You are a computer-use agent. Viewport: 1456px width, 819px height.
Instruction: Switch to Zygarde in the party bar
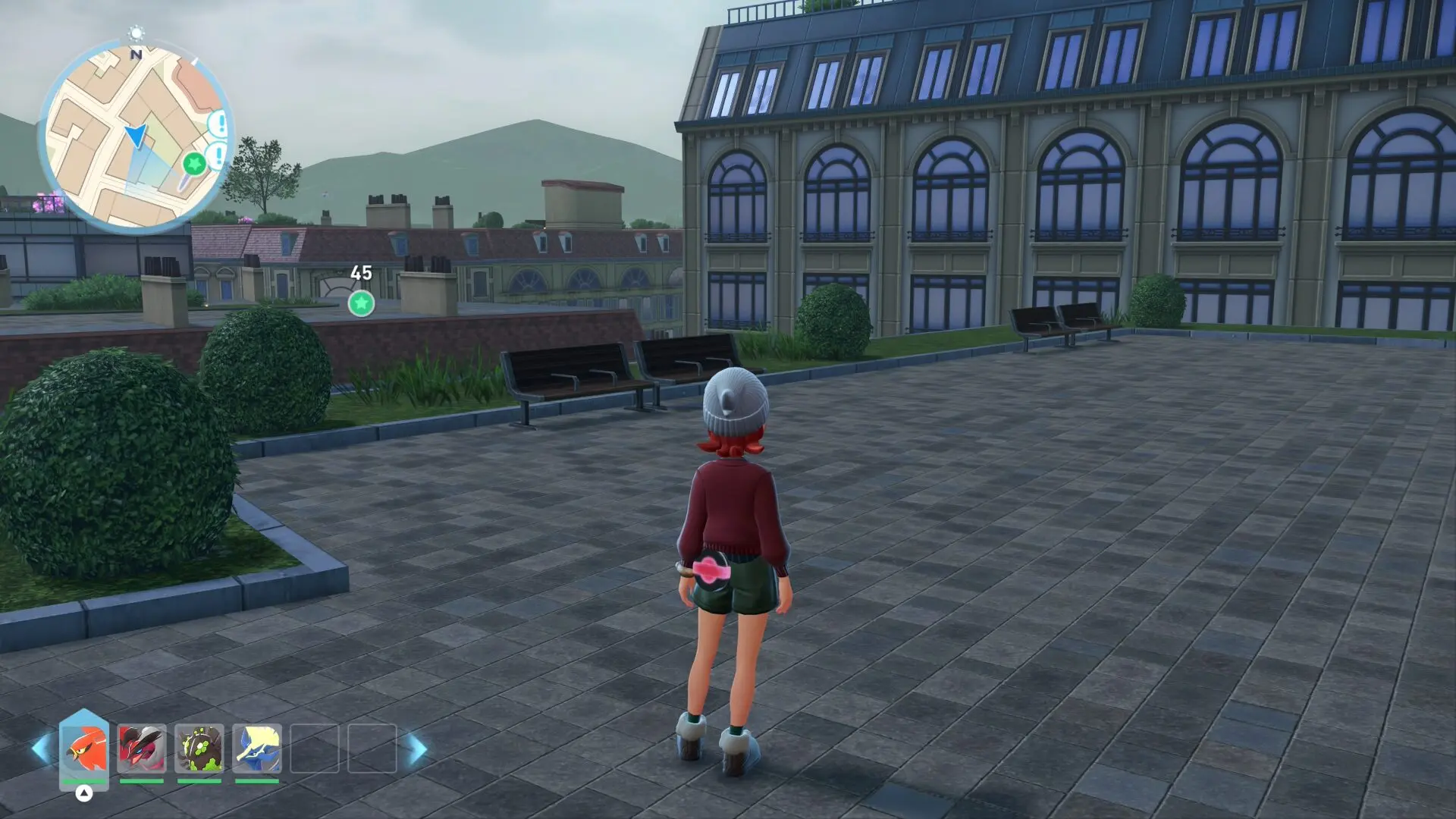199,748
